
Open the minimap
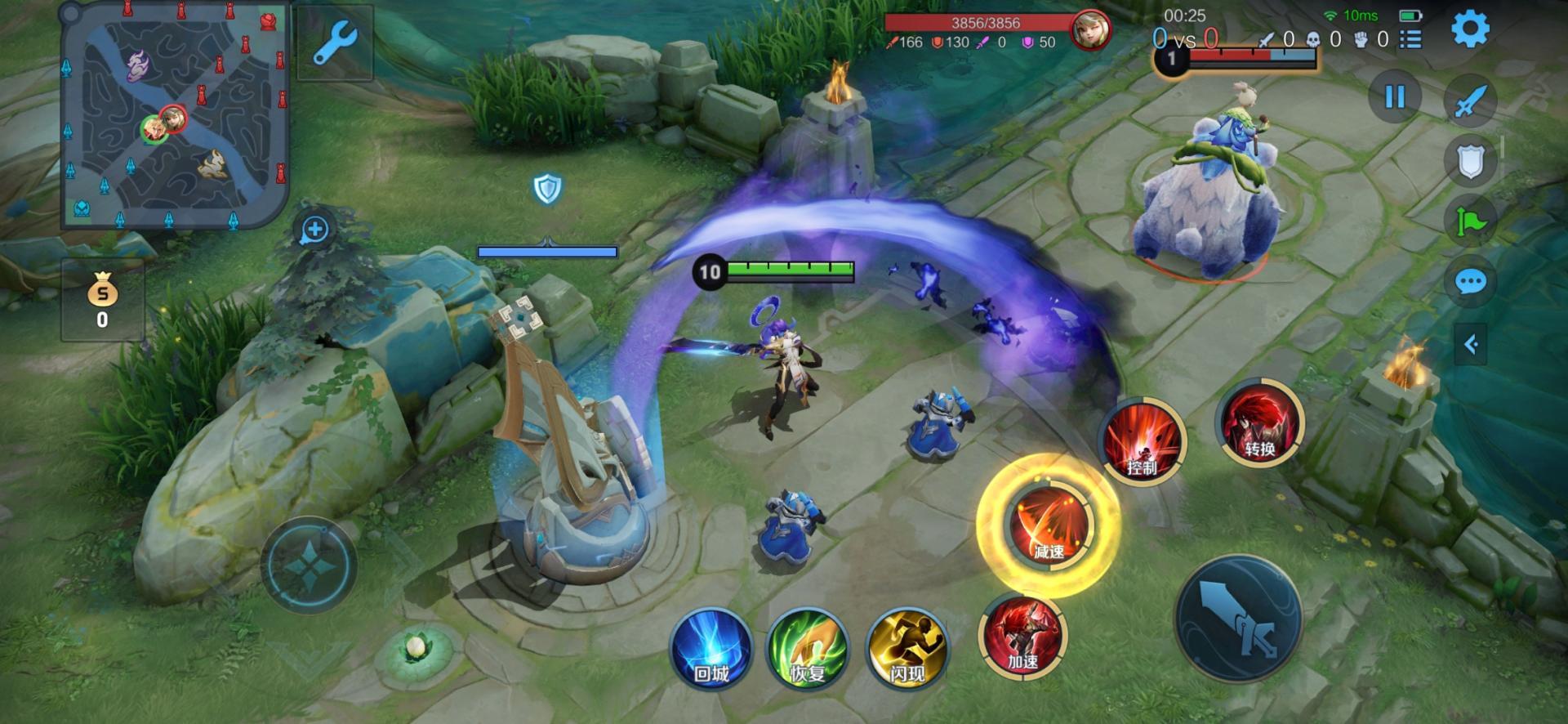tap(176, 116)
